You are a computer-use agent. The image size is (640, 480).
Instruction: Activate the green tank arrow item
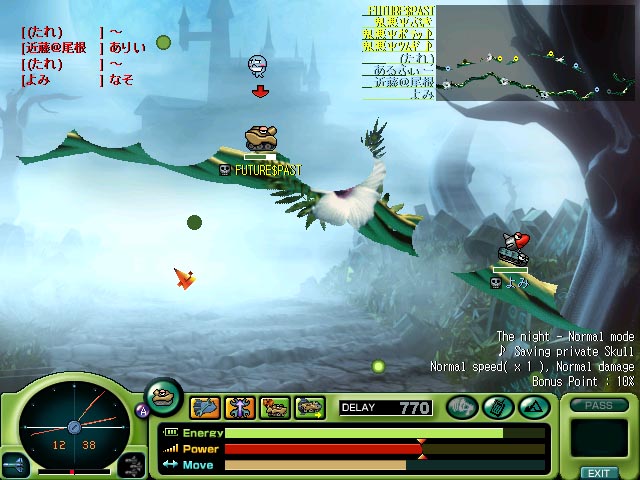[308, 407]
